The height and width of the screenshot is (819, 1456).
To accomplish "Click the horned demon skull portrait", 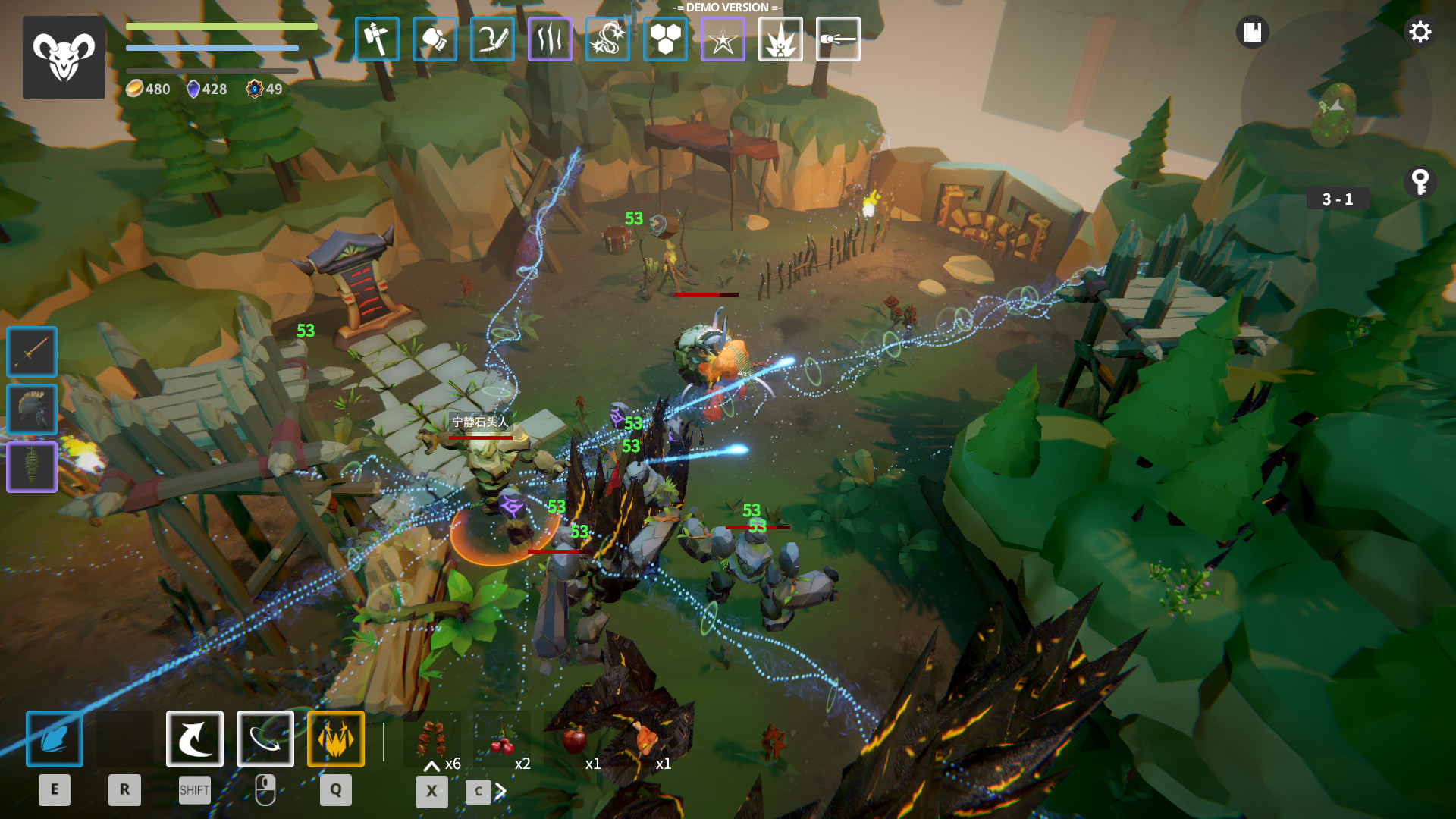I will (x=64, y=58).
